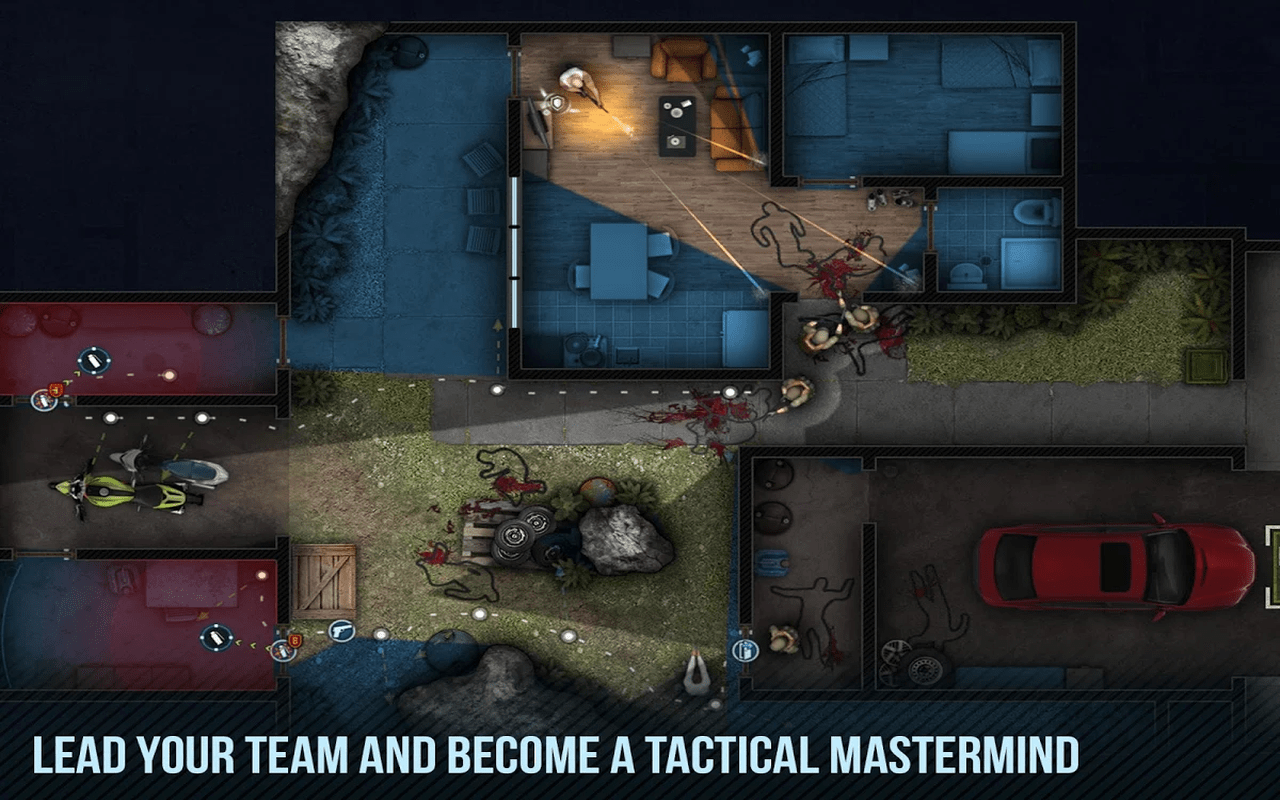
Task: Select the spray-can icon near the bottom-right doorway
Action: [746, 650]
